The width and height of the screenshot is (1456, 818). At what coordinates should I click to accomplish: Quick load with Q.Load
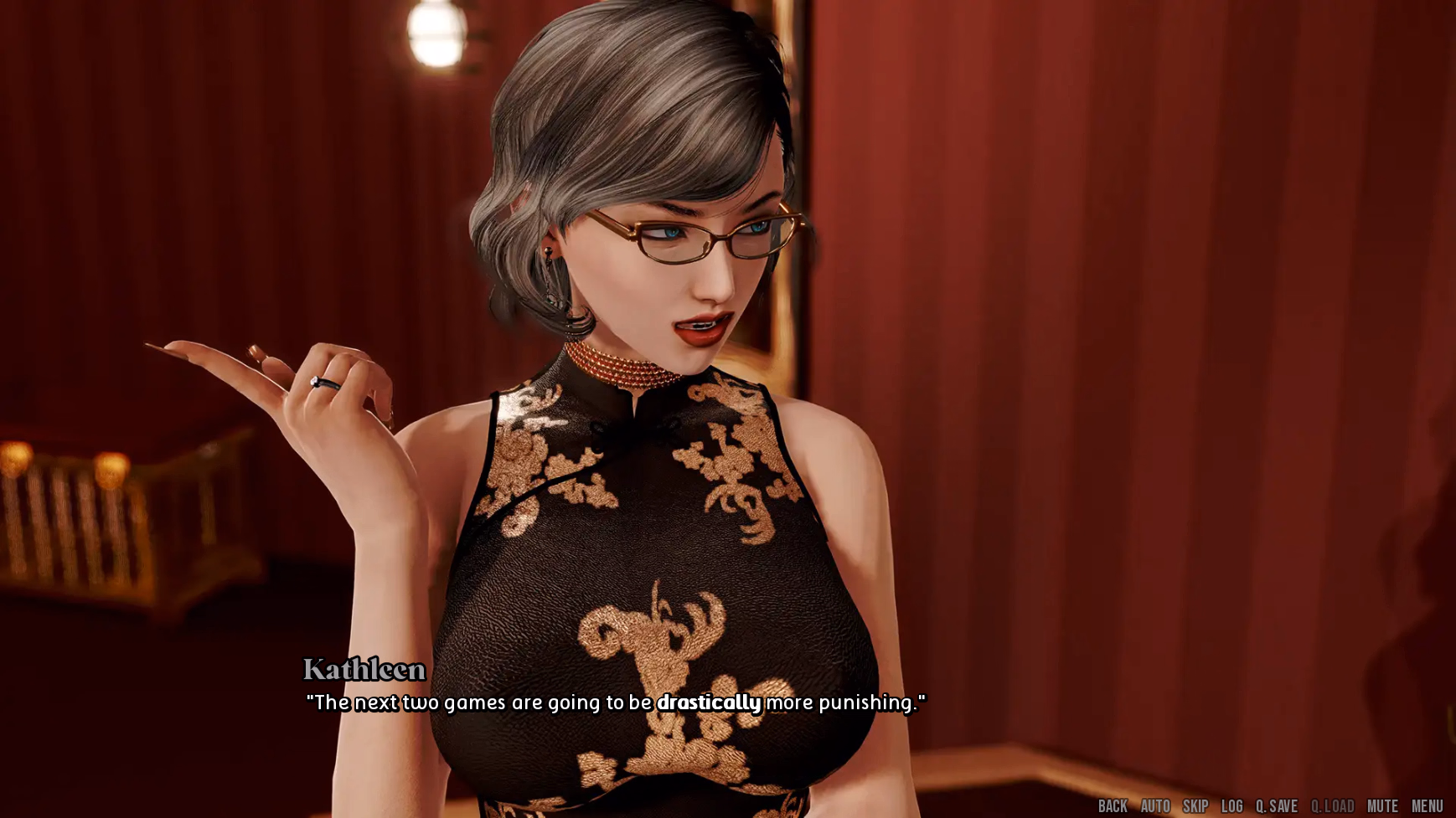pos(1332,806)
